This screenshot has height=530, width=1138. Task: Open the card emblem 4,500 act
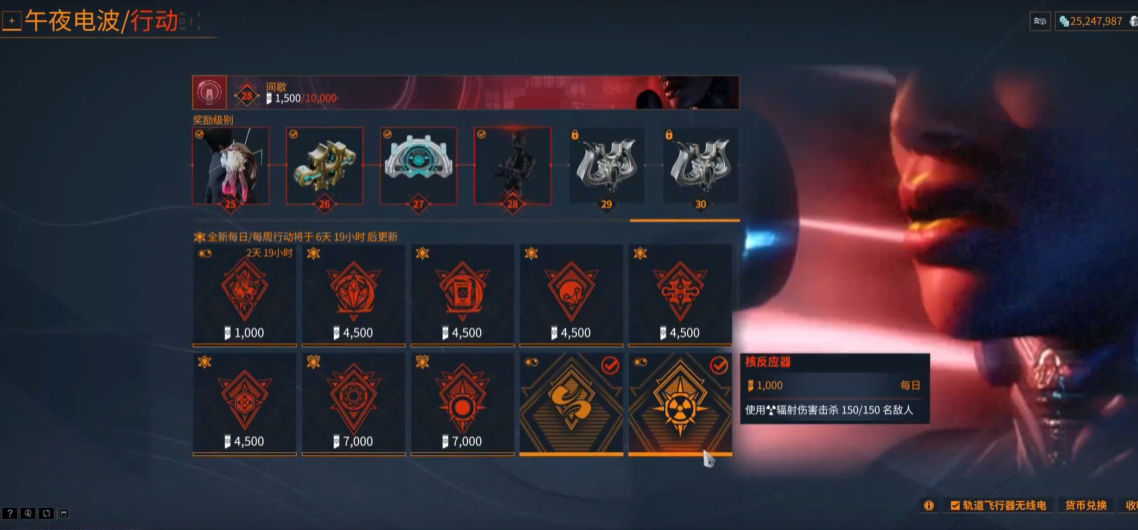(x=462, y=295)
